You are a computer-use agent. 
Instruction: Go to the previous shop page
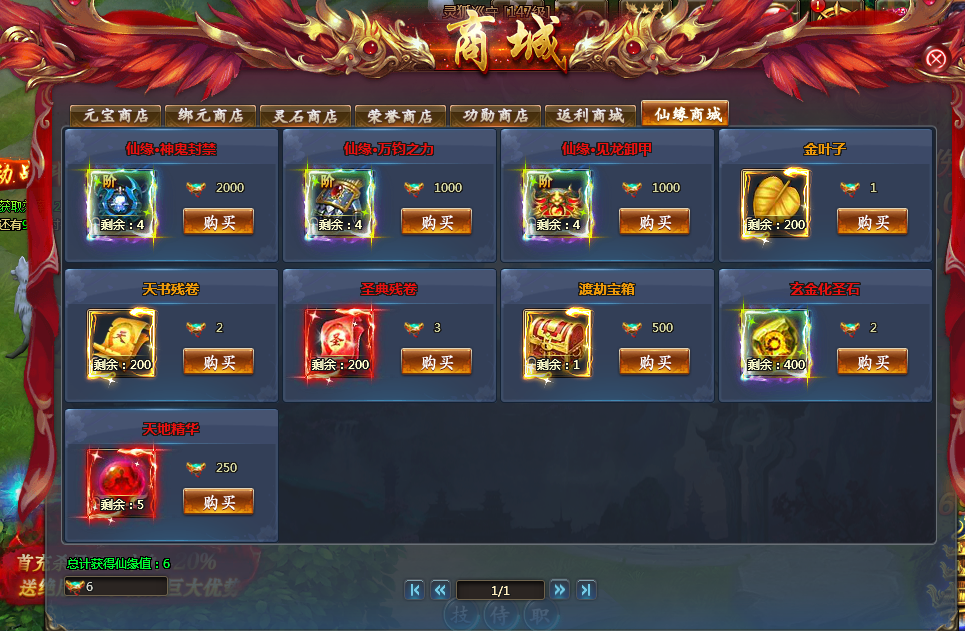tap(440, 590)
